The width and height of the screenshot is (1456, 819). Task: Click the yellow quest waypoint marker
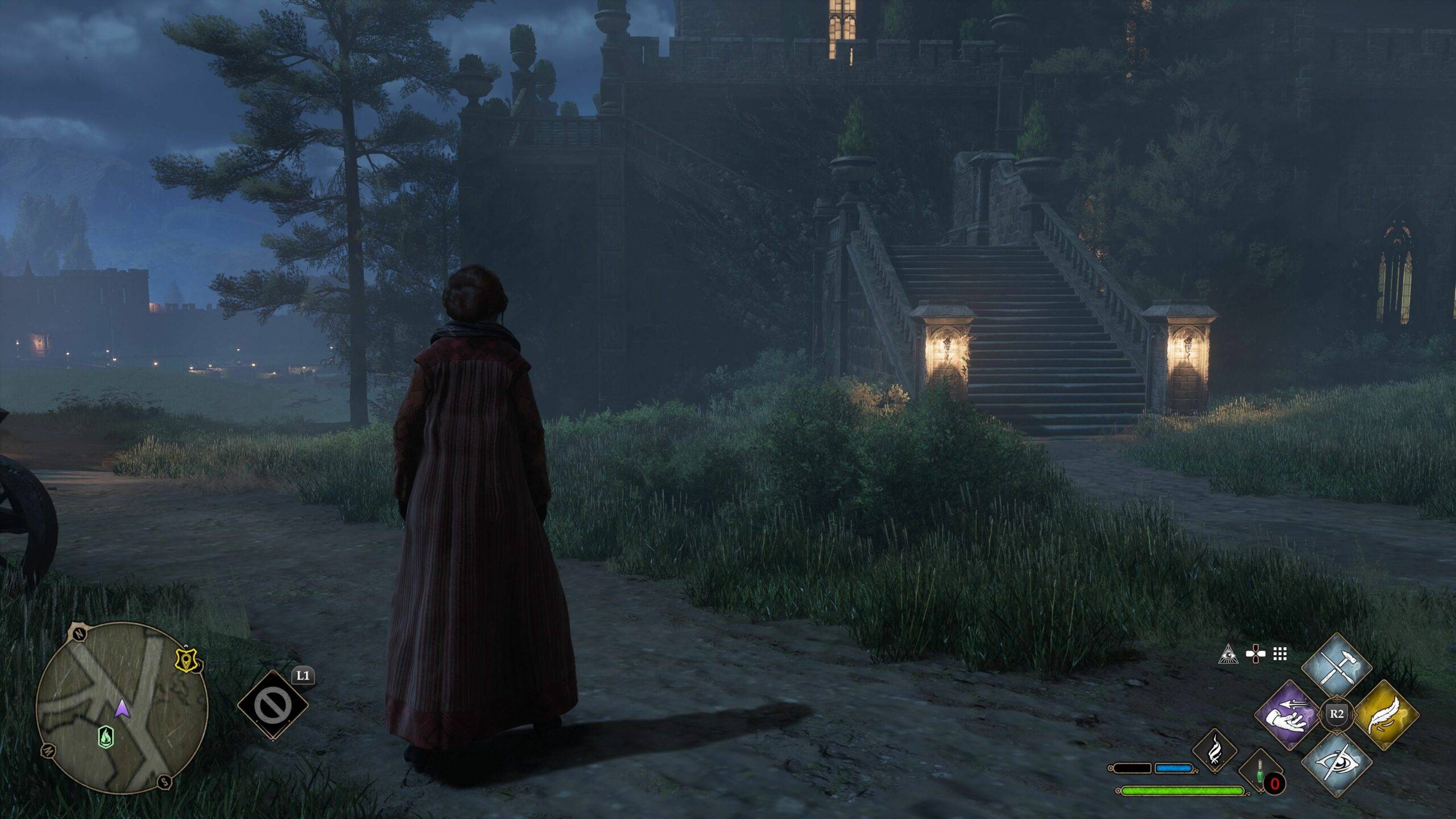pos(186,660)
